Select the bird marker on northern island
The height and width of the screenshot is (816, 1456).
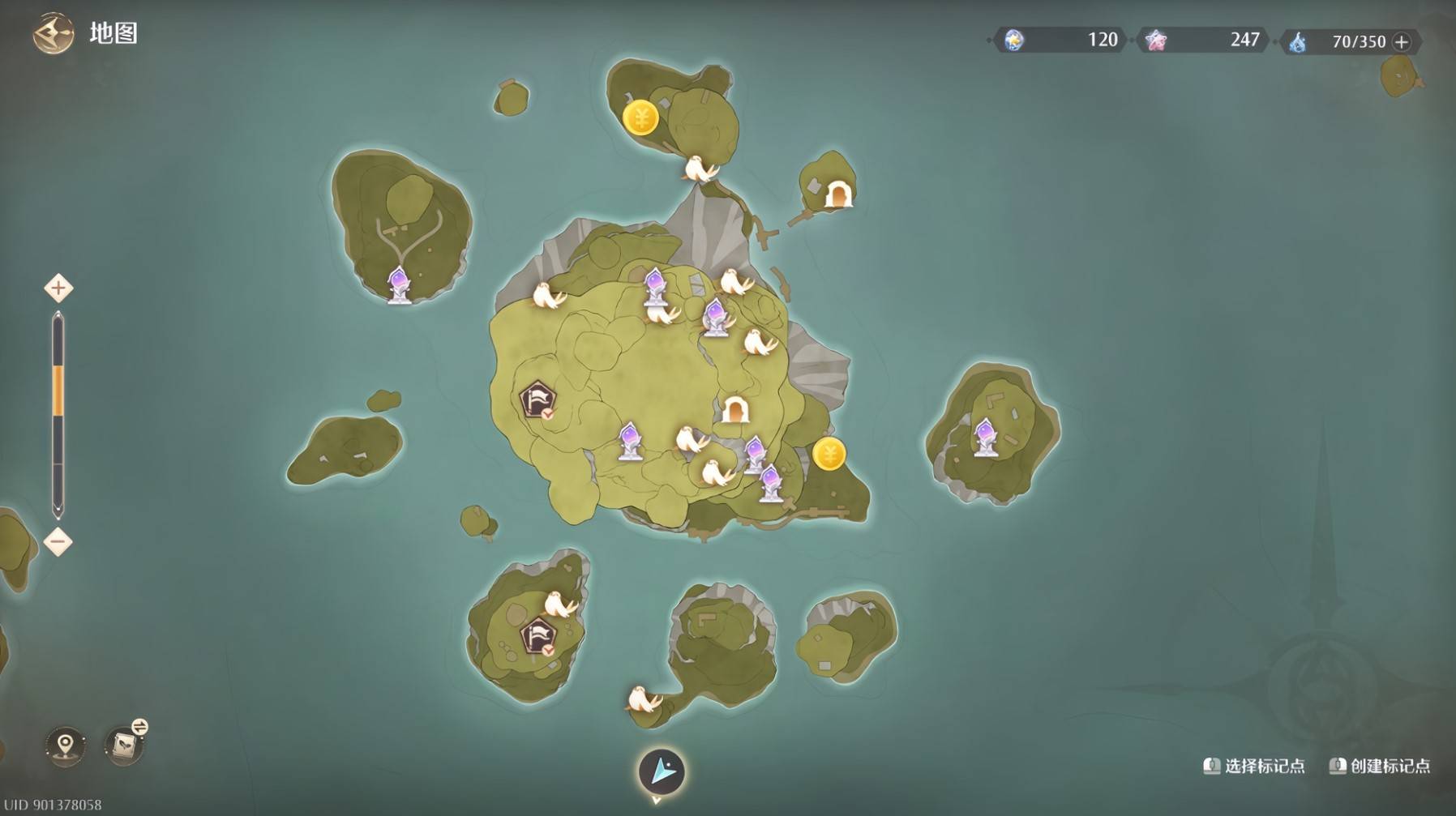coord(698,169)
